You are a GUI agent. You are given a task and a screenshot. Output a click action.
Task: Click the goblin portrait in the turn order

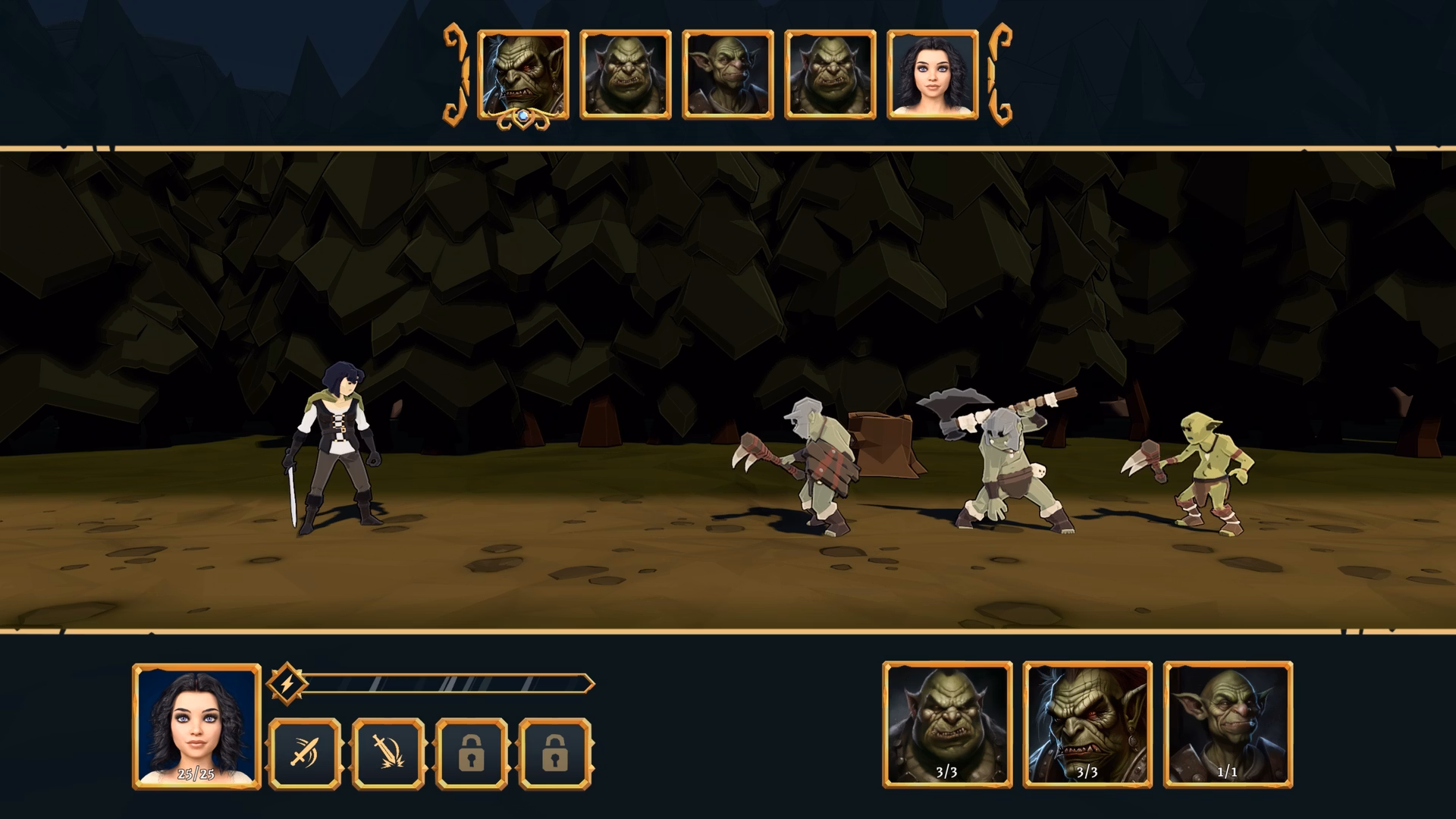[726, 74]
